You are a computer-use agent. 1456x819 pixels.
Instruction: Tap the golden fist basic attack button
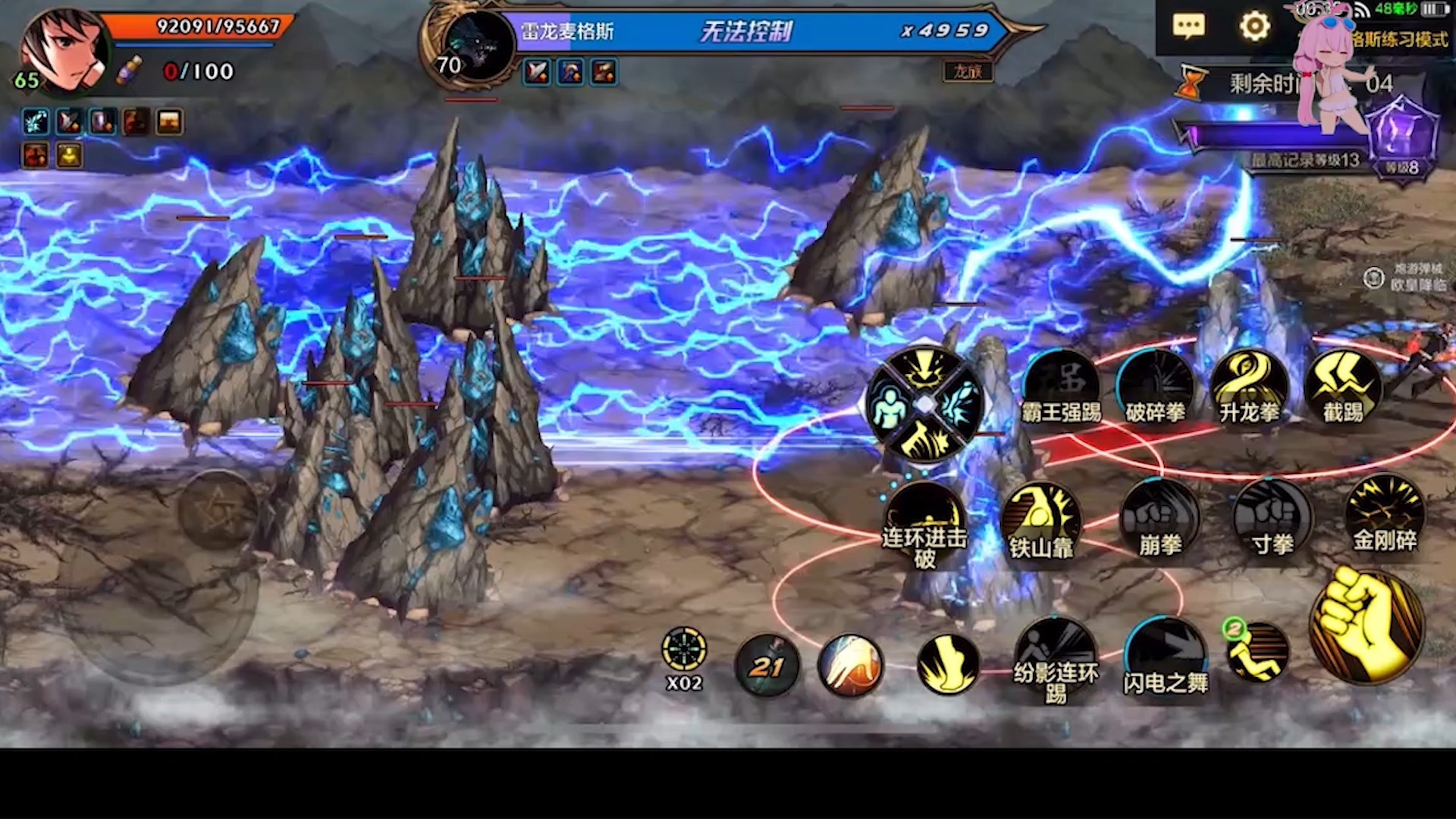tap(1367, 626)
